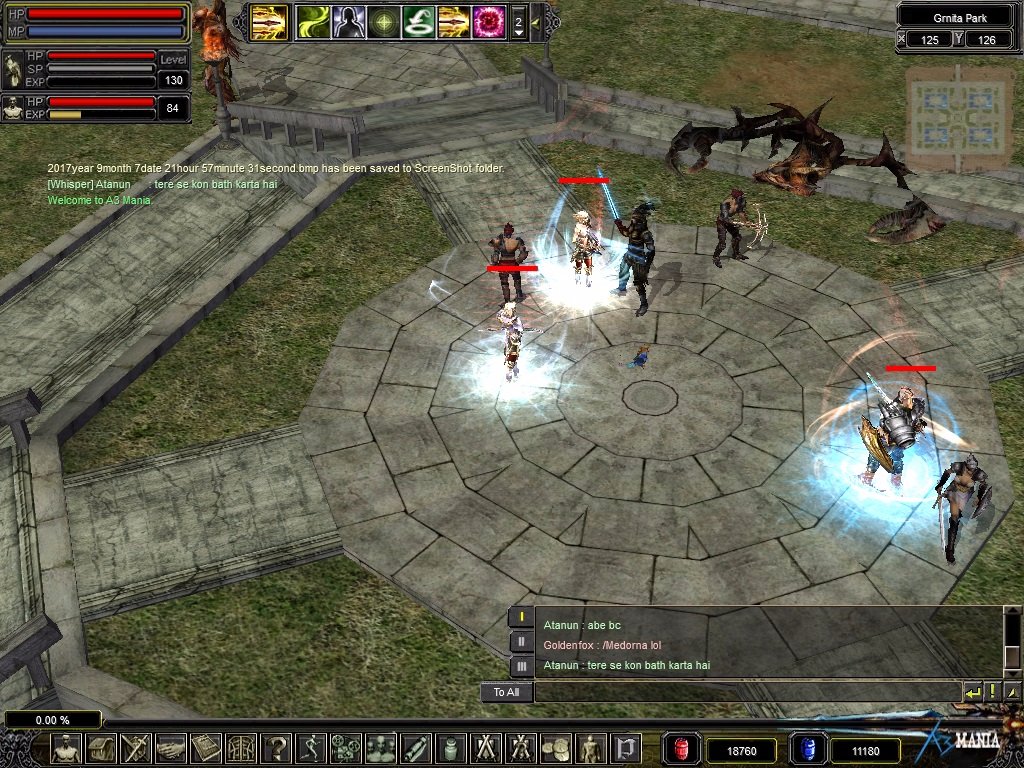This screenshot has height=768, width=1024.
Task: Click the skill bar page down arrow
Action: (518, 33)
